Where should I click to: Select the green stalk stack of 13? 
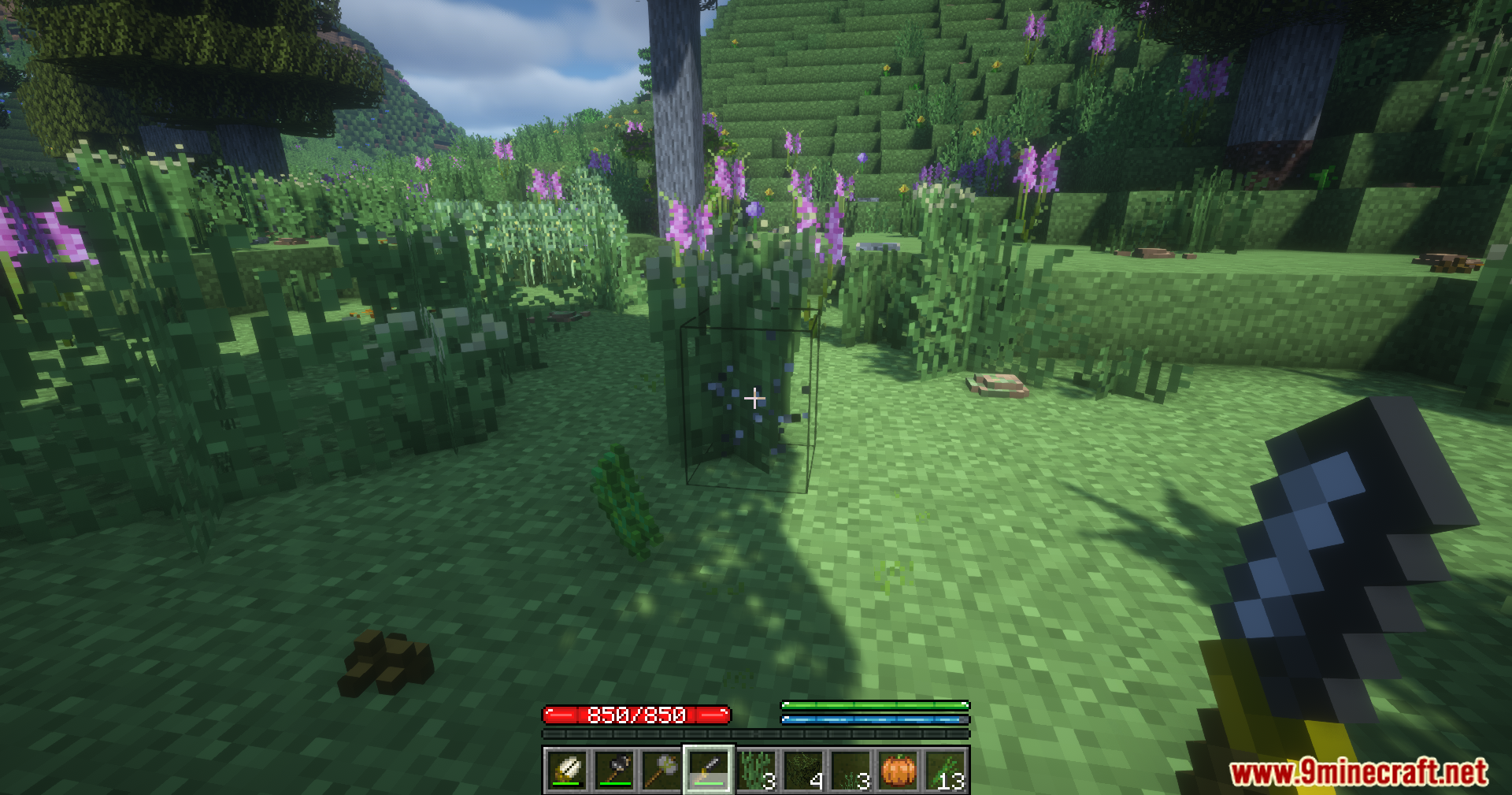pos(946,770)
